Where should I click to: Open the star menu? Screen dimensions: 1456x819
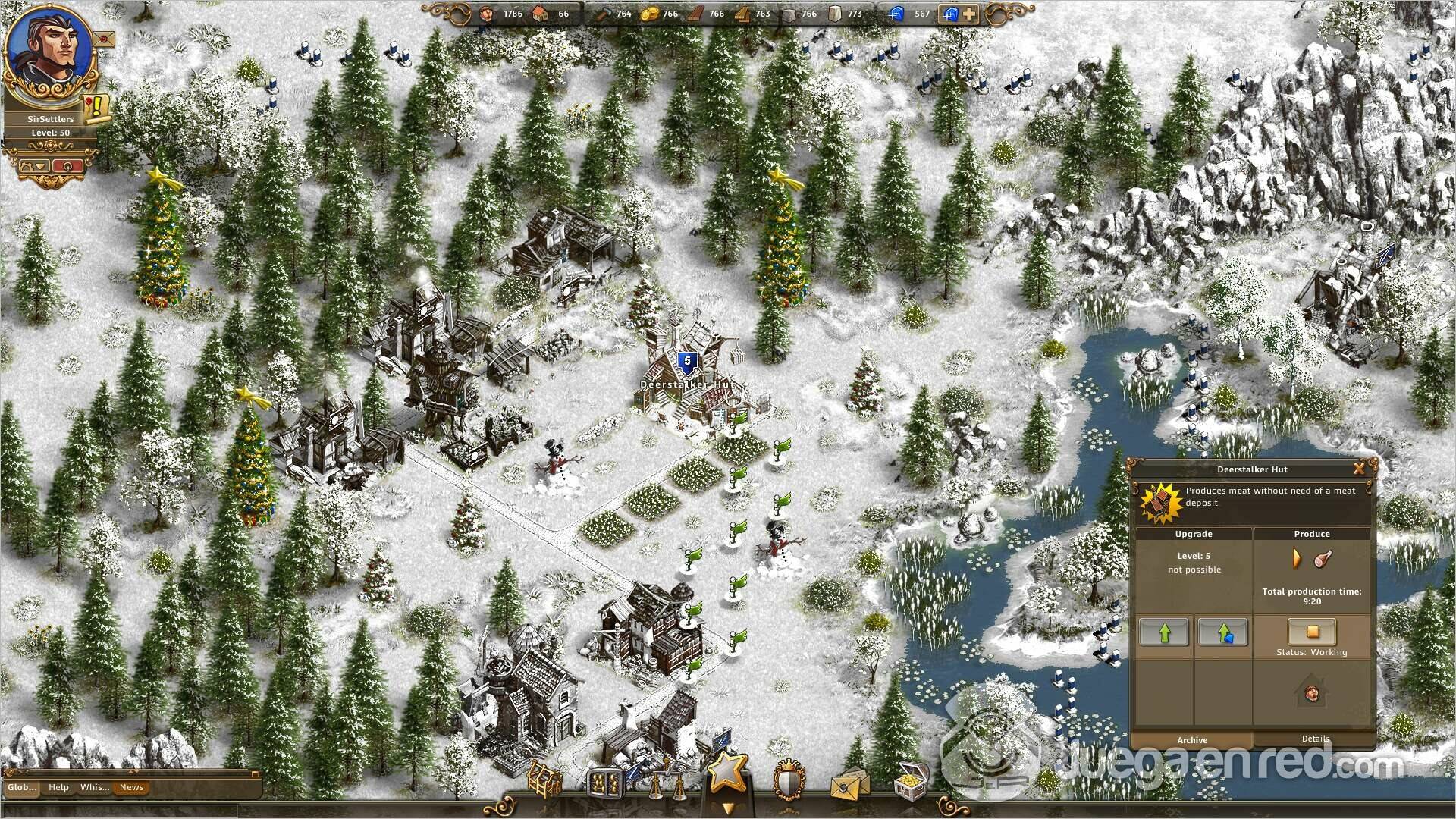[726, 772]
